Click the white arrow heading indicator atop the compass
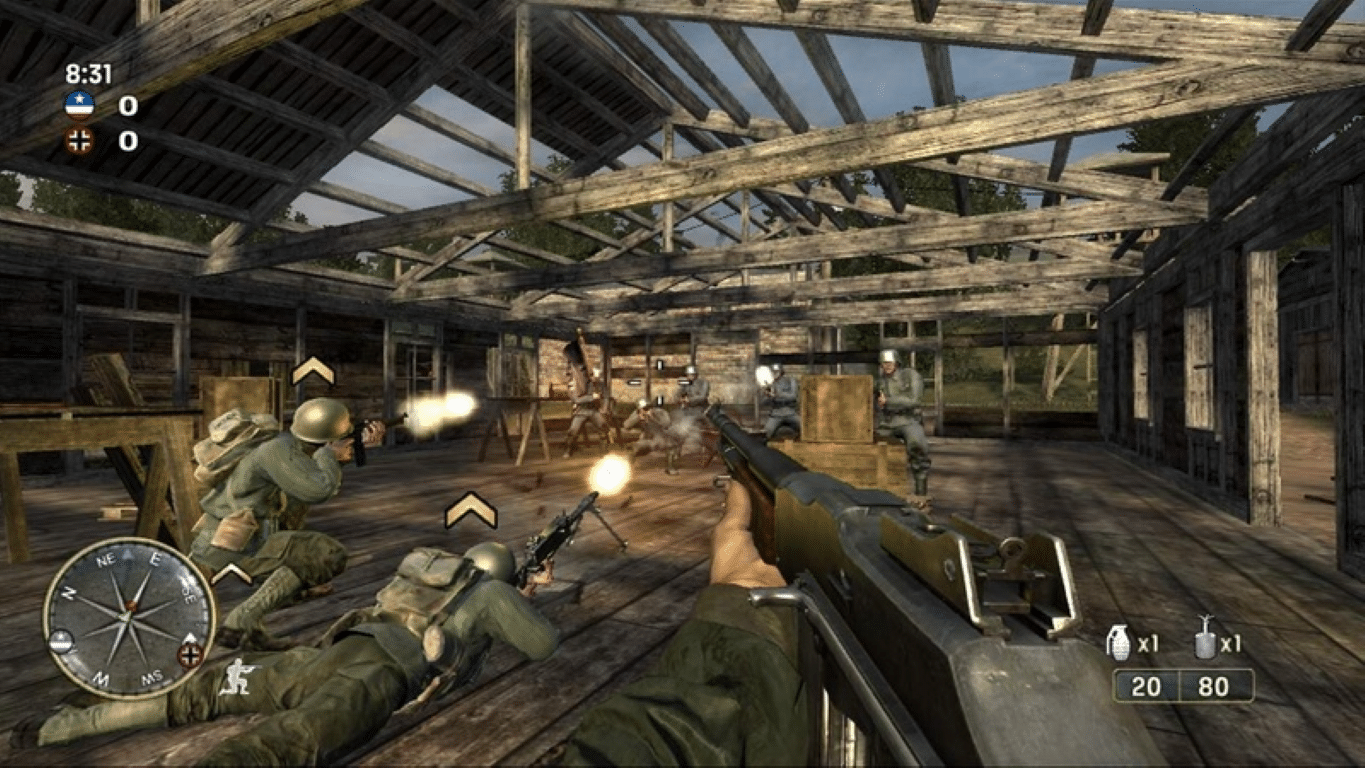 tap(128, 552)
